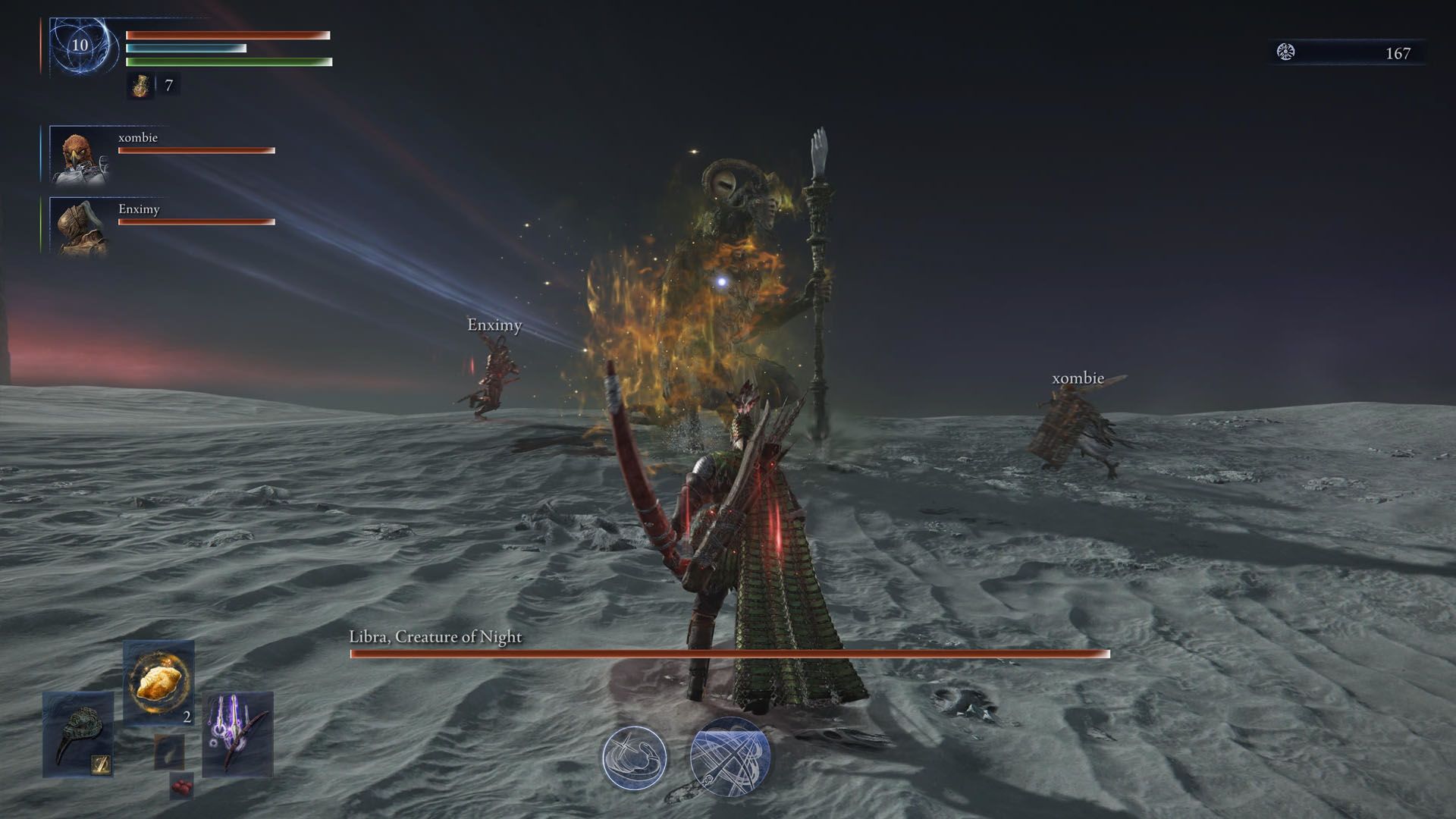
Task: Expand the xombie floating name marker
Action: point(1078,377)
